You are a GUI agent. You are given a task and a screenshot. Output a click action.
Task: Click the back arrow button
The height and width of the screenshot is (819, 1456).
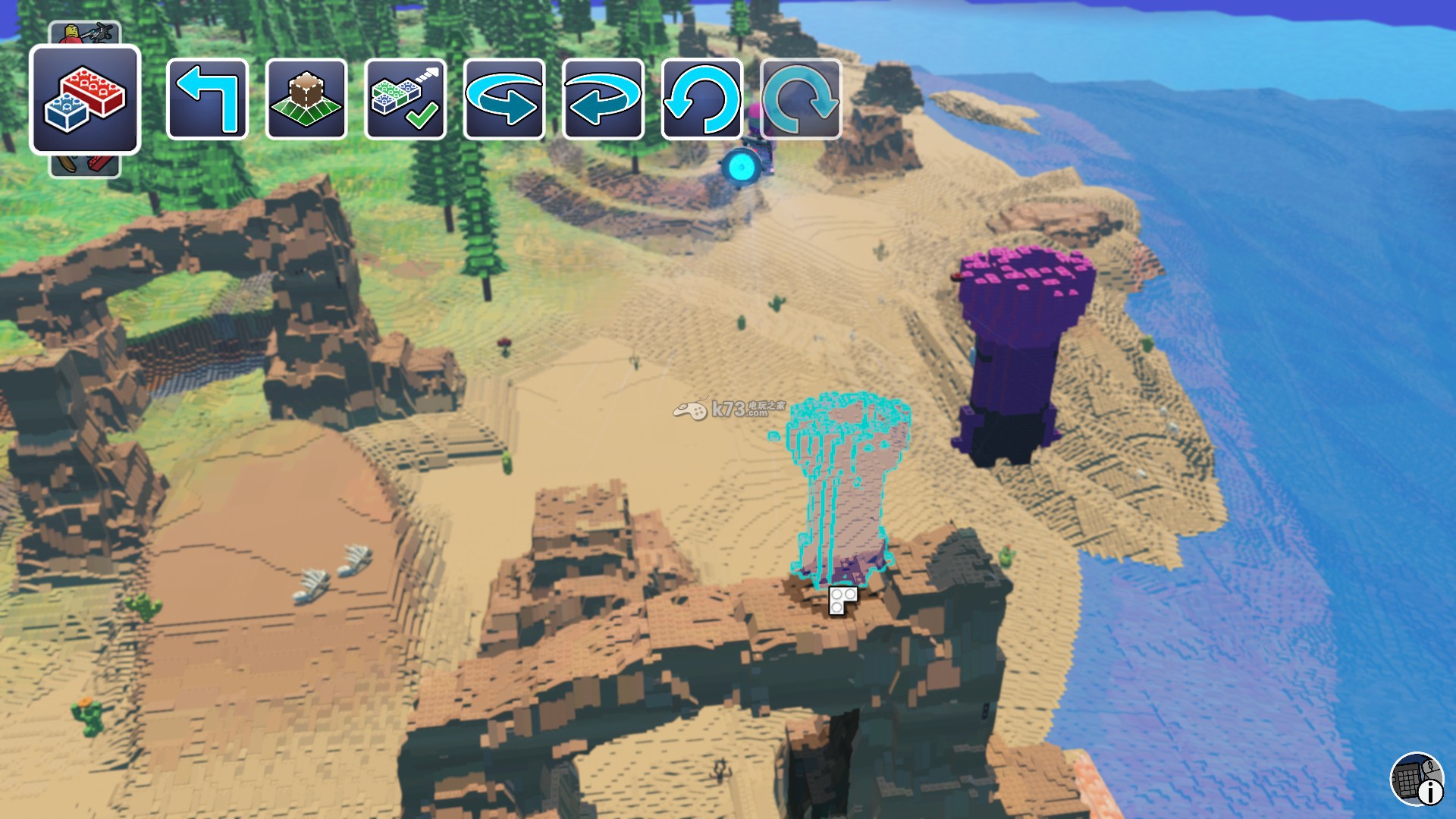click(207, 99)
